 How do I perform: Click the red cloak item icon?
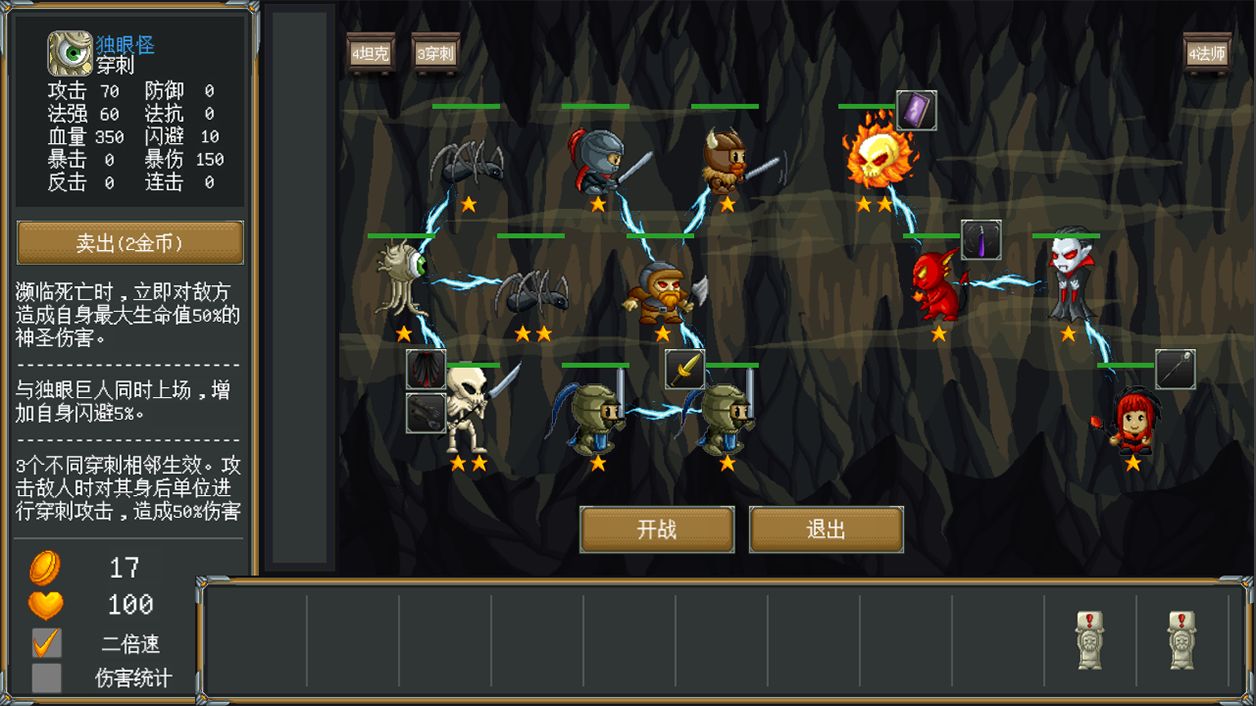[x=426, y=369]
